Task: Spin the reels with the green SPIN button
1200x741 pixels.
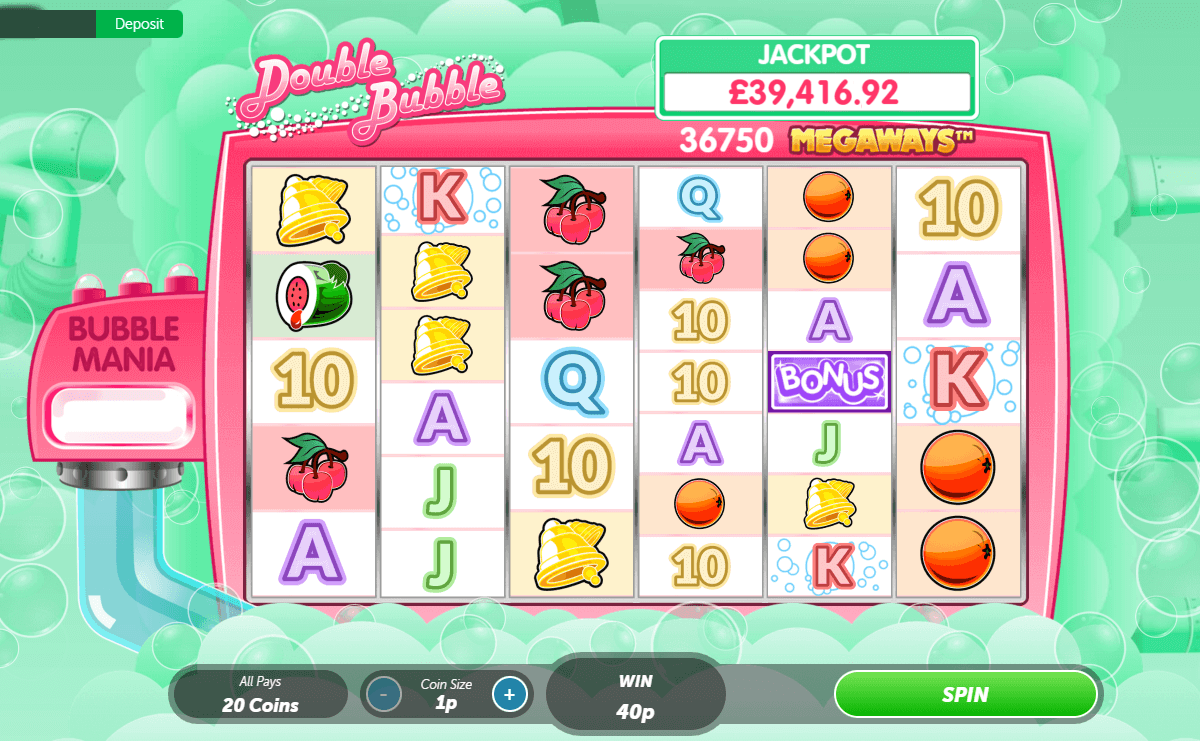Action: click(965, 694)
